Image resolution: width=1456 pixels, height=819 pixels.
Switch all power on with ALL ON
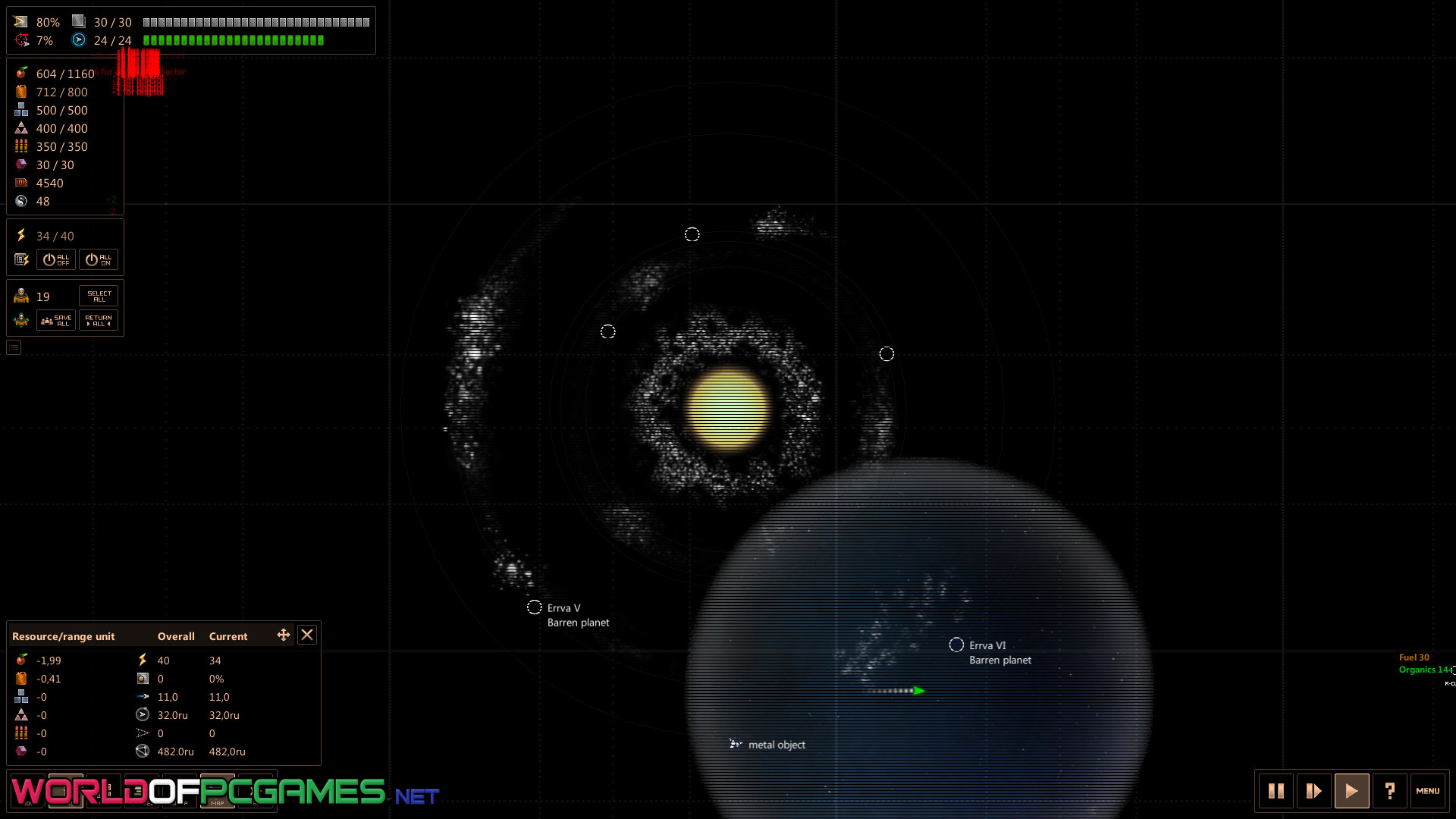[99, 260]
